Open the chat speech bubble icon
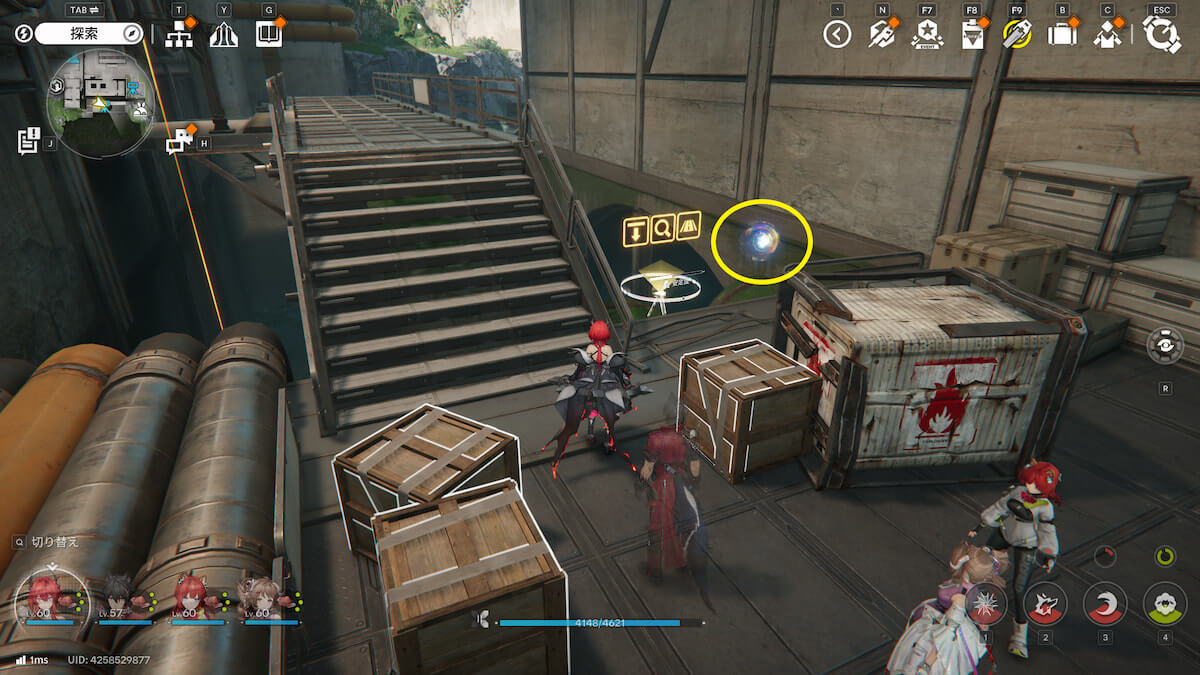The height and width of the screenshot is (675, 1200). [179, 141]
